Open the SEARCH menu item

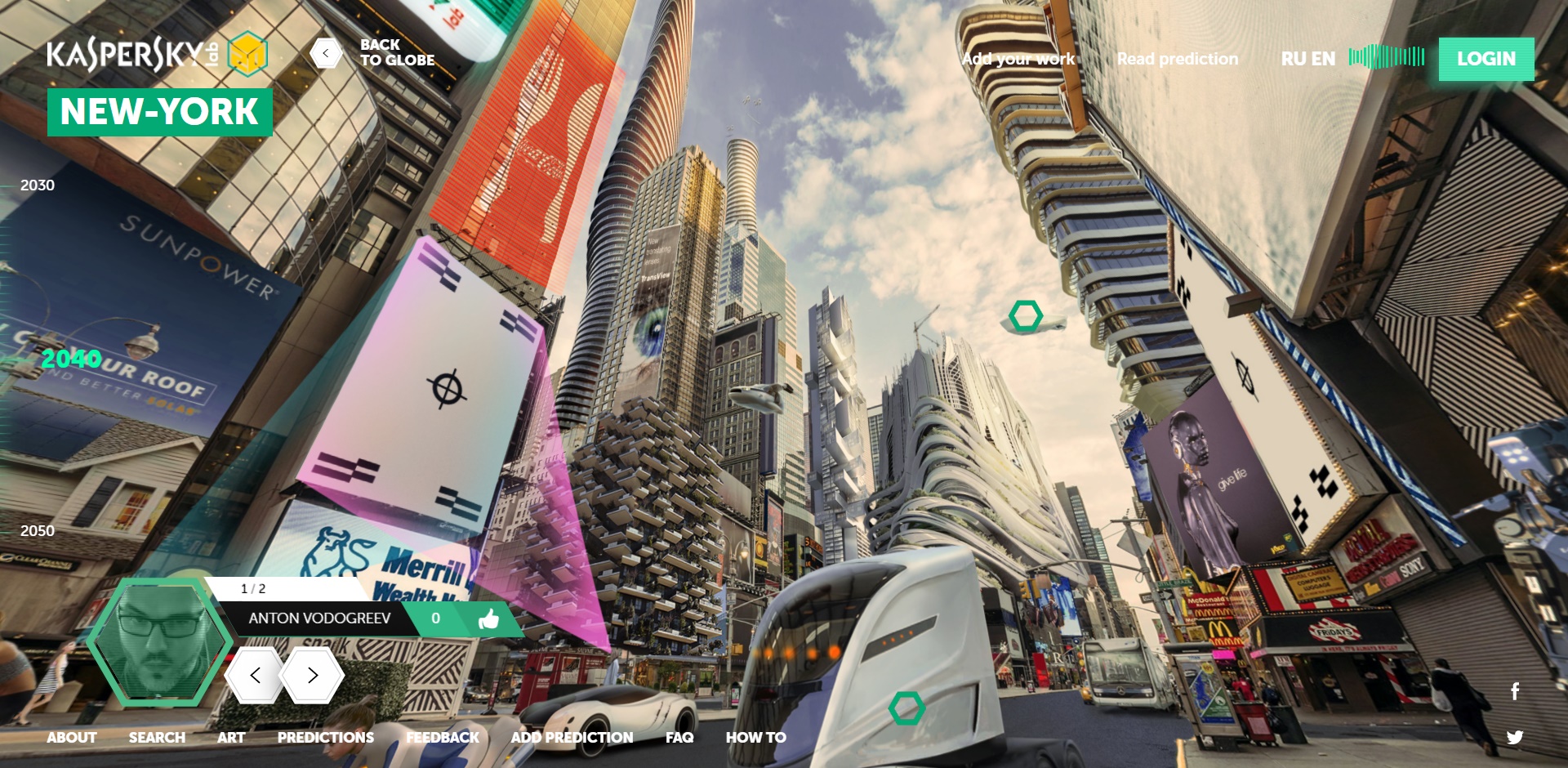click(x=157, y=737)
